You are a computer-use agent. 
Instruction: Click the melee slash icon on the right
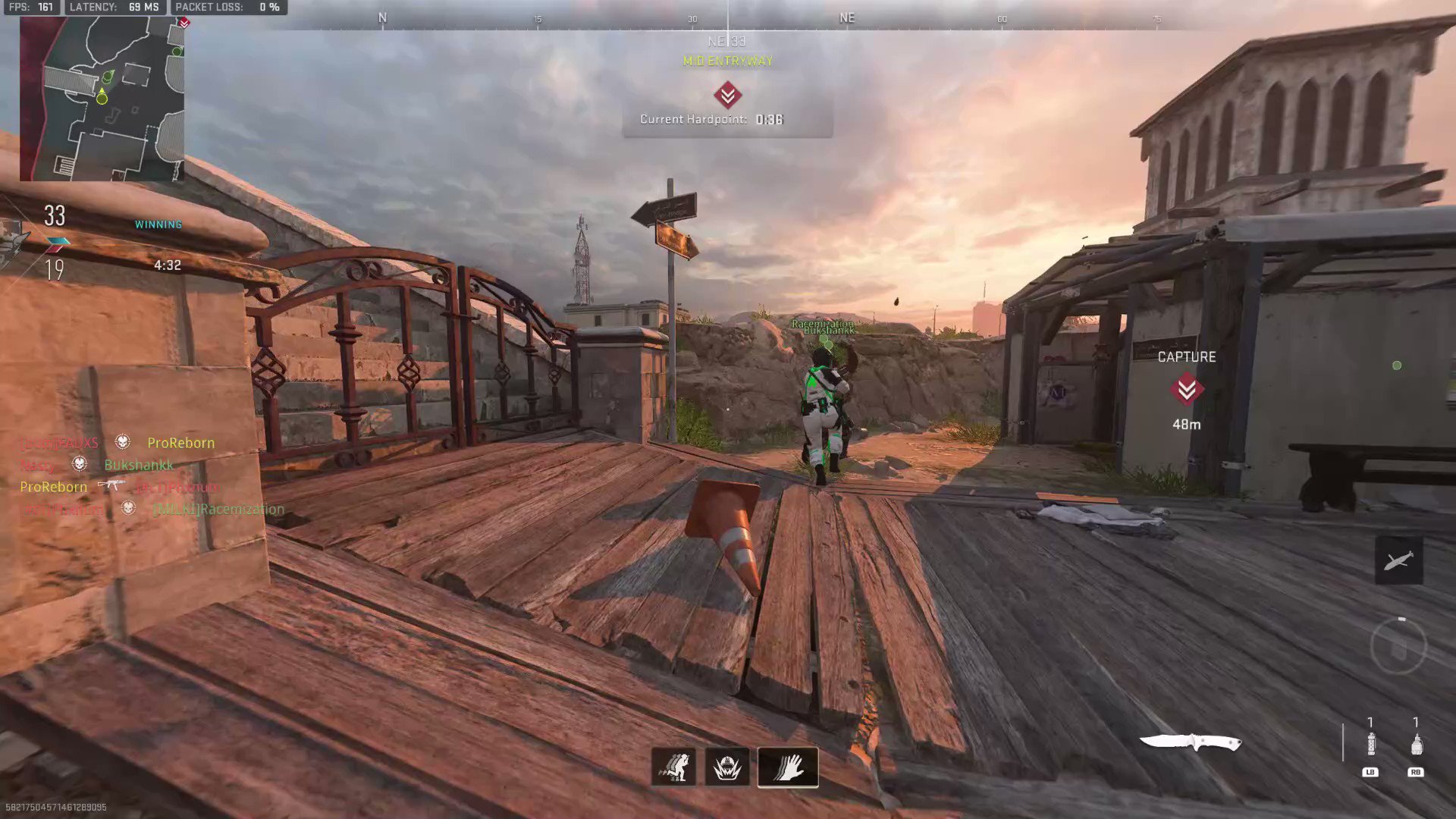(x=1399, y=560)
